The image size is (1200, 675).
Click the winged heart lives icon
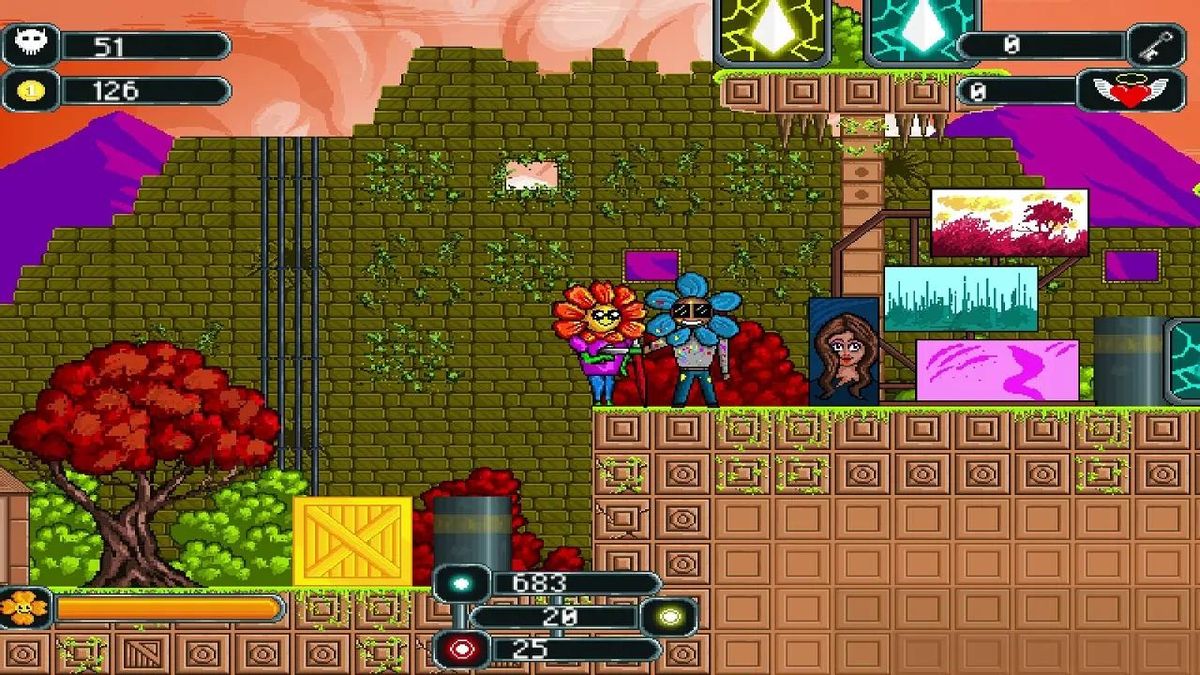point(1131,92)
